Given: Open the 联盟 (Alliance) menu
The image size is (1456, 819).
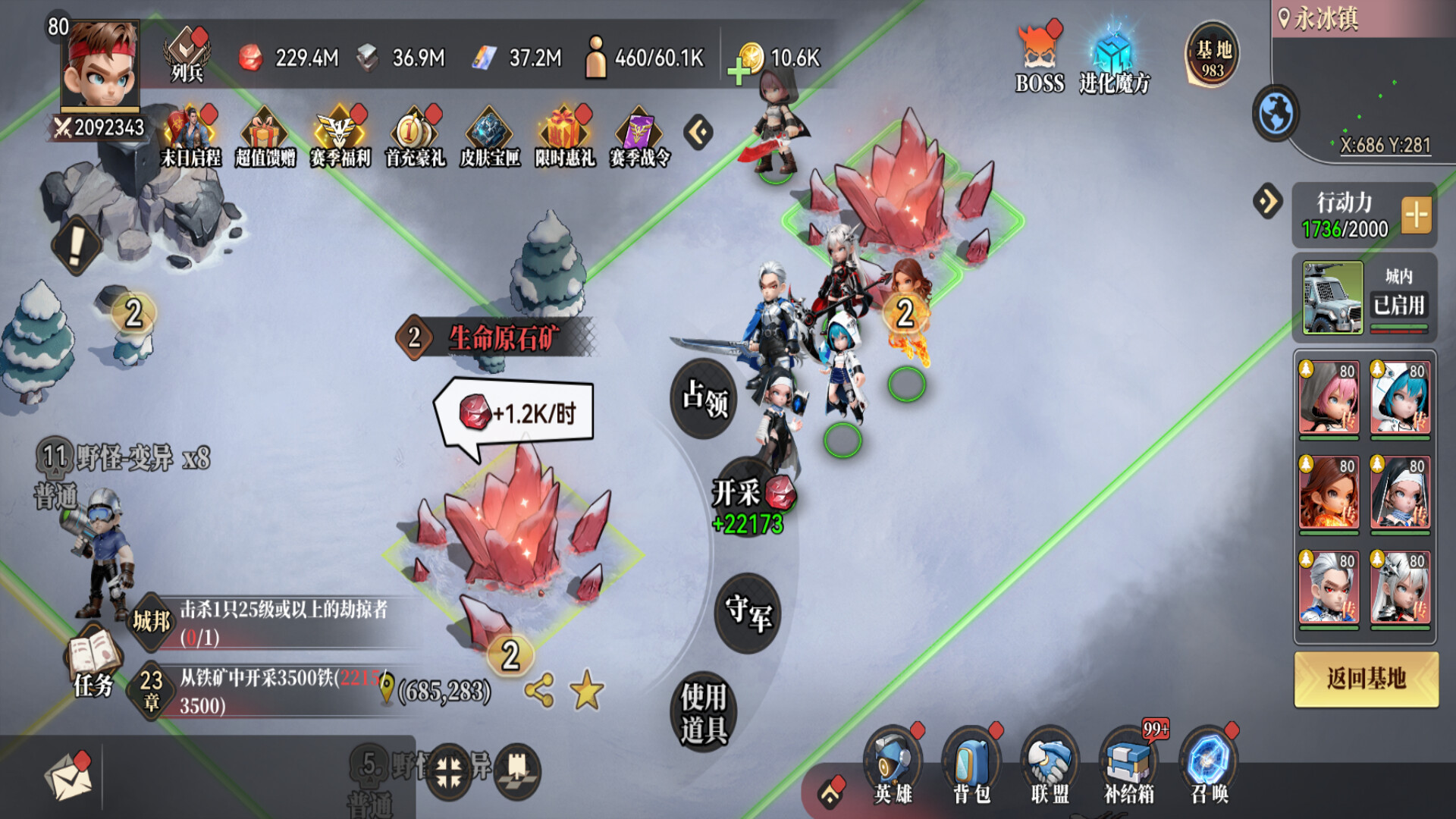Looking at the screenshot, I should pos(1050,766).
